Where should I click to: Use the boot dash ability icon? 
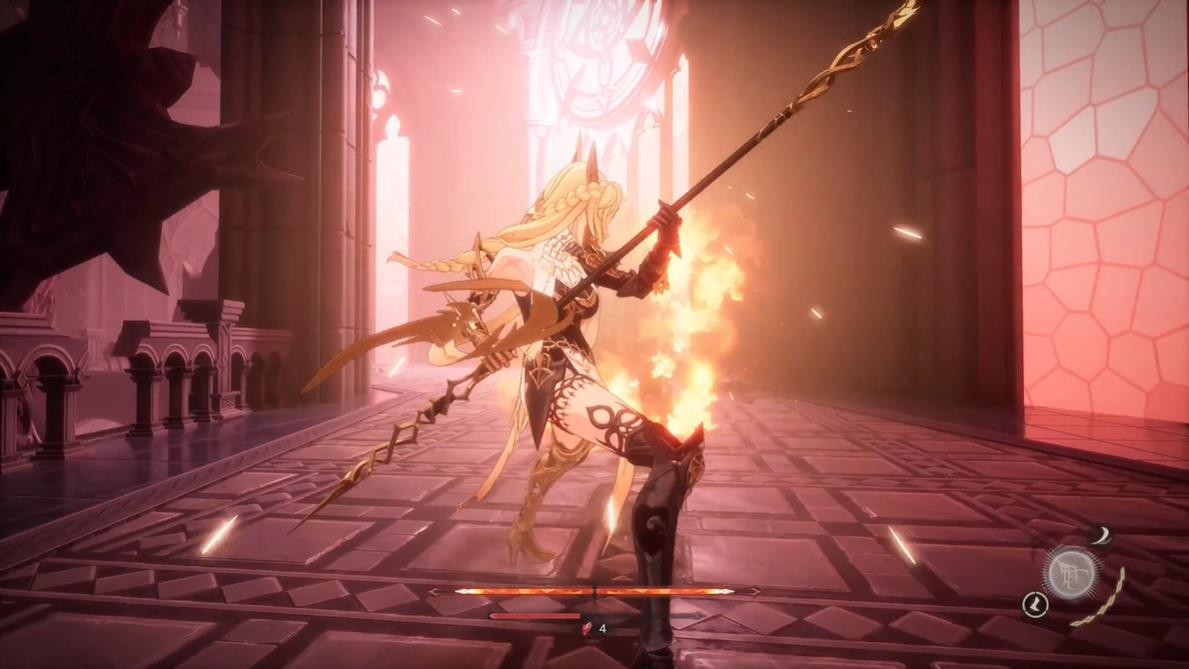click(x=1034, y=604)
